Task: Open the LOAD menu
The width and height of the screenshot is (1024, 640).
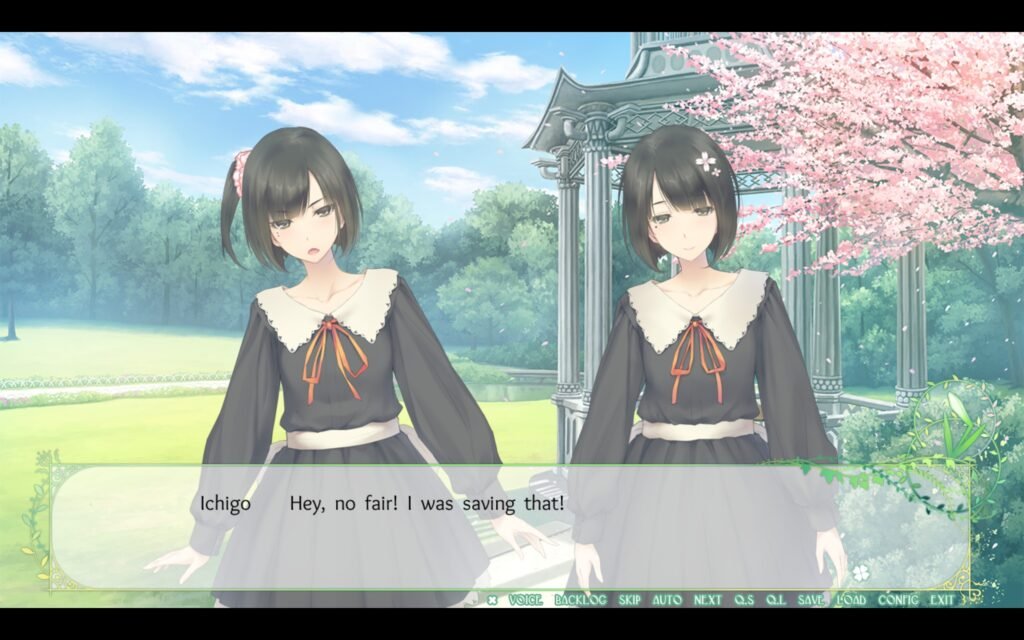Action: (x=851, y=600)
